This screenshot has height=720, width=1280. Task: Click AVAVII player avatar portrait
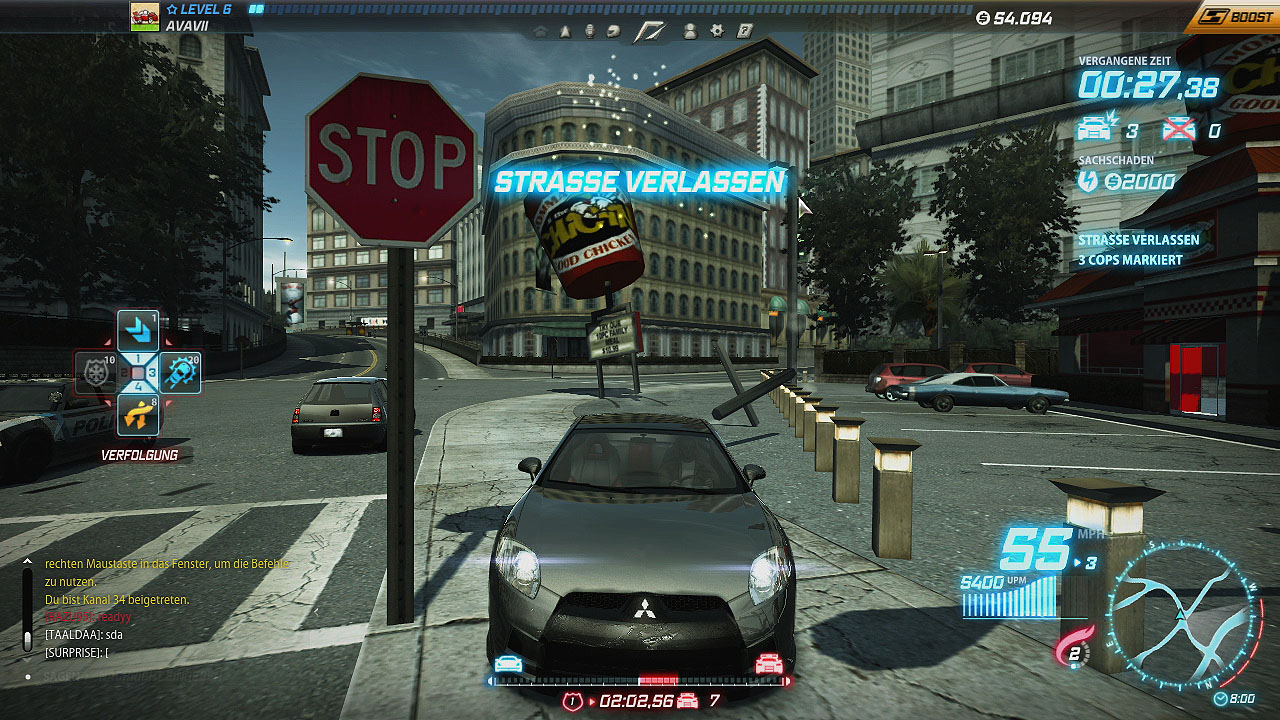coord(145,17)
